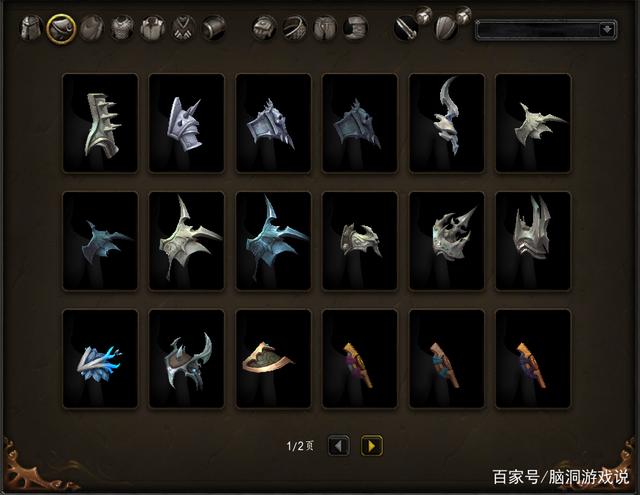Switch to the legs slot category
Viewport: 640px width, 495px height.
tap(326, 27)
